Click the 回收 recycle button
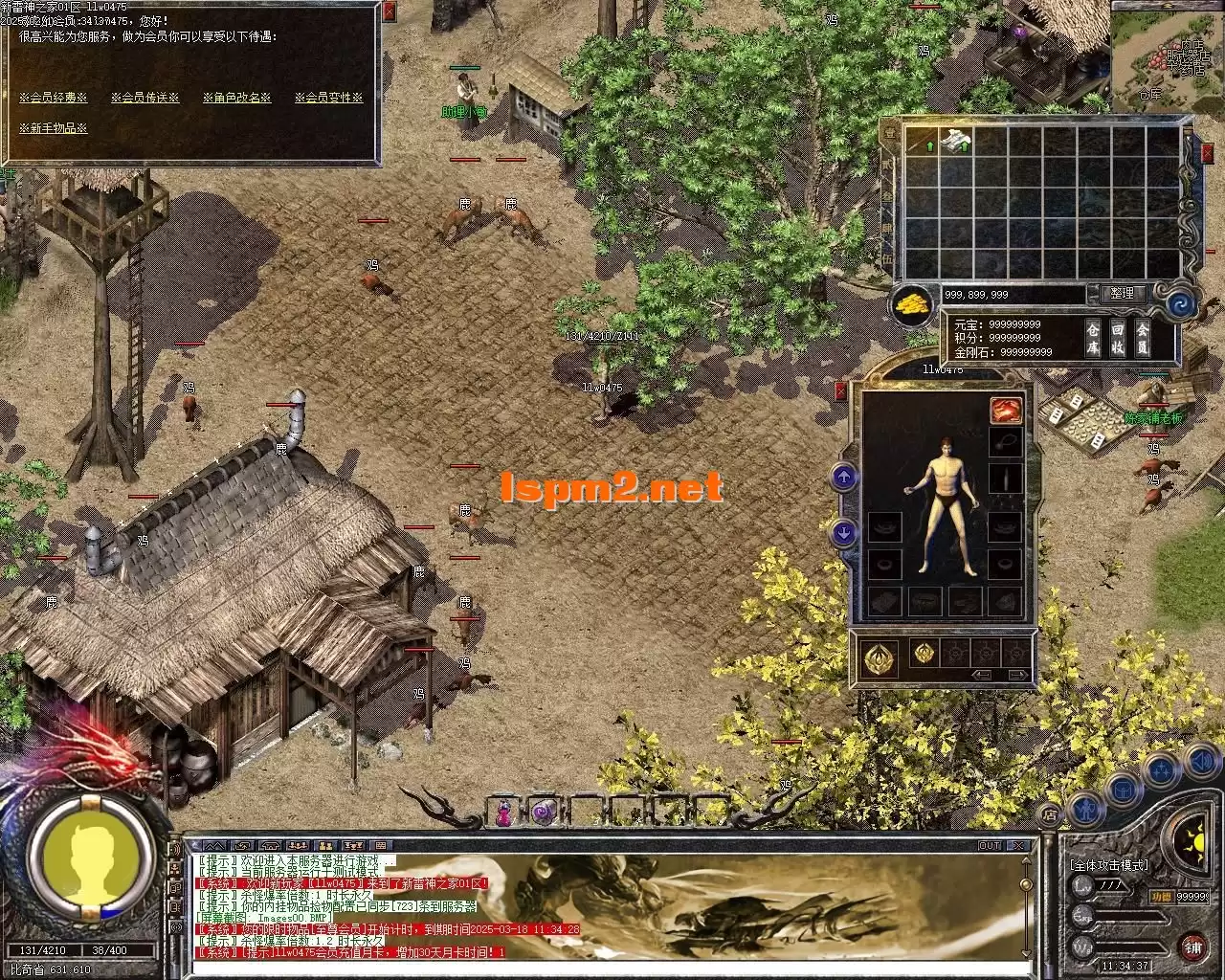Viewport: 1225px width, 980px height. point(1117,338)
